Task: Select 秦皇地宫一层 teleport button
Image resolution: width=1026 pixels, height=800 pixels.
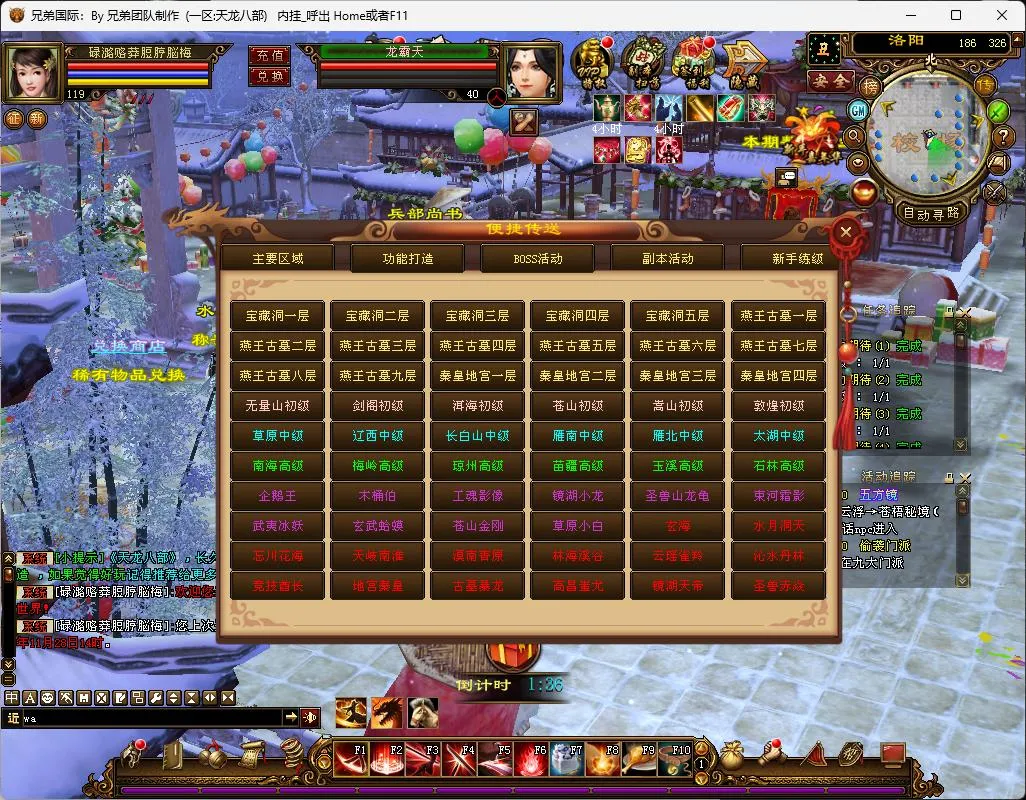Action: click(478, 375)
